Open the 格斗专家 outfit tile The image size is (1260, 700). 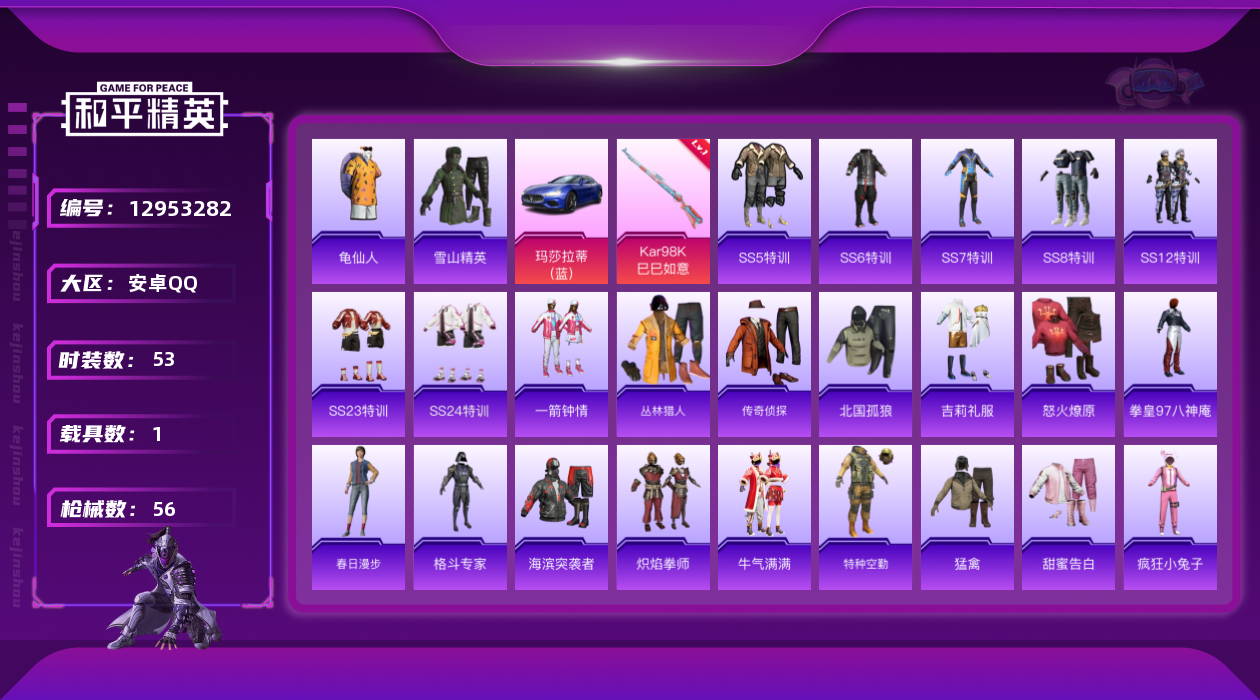pos(460,517)
